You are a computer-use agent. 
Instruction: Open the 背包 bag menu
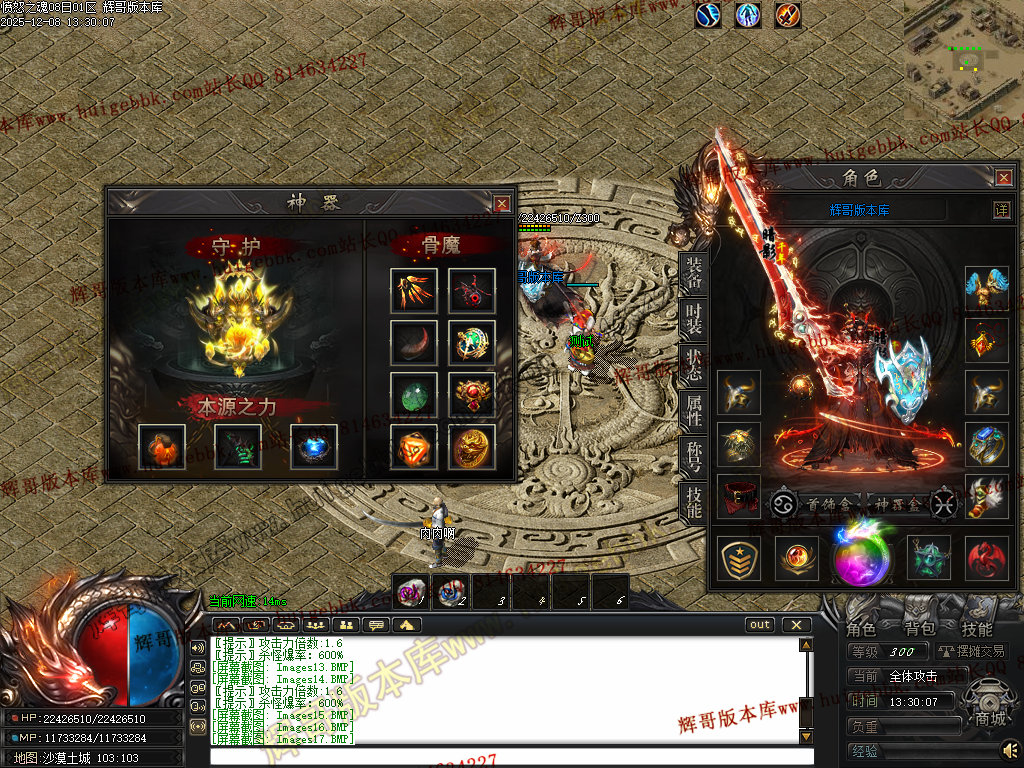point(919,629)
